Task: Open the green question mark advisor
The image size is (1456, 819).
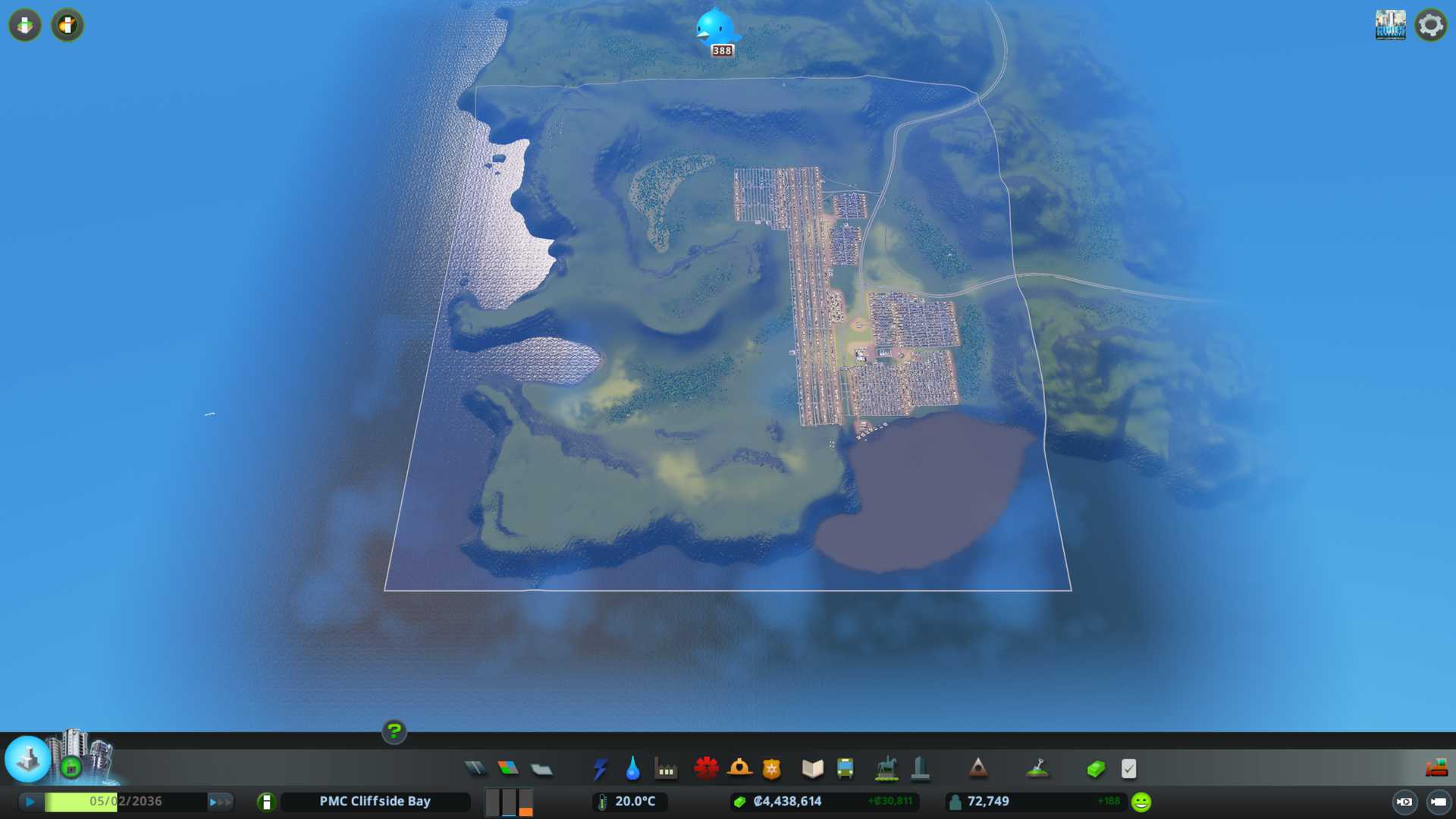Action: click(394, 731)
